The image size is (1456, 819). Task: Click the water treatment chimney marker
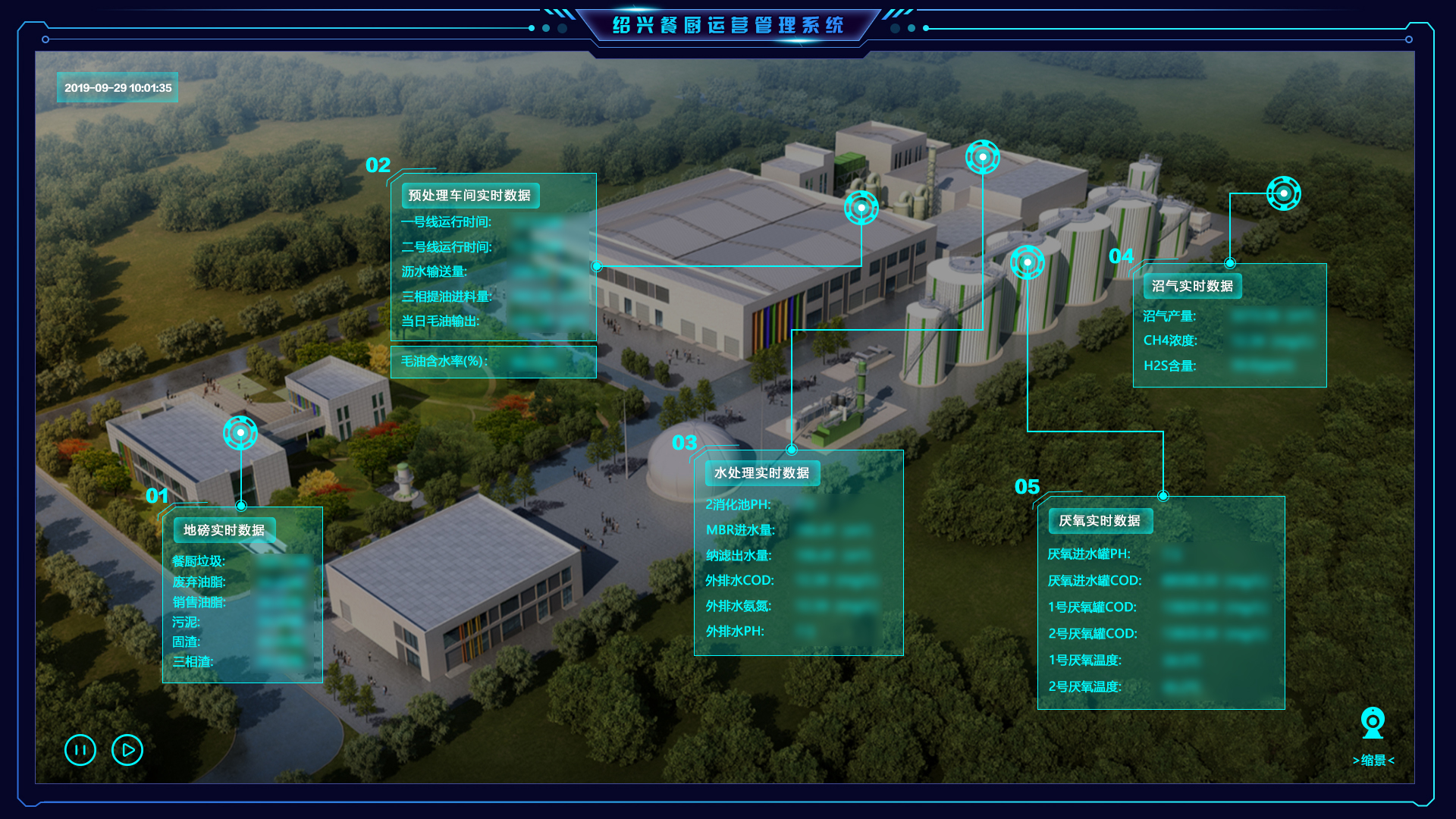click(983, 157)
